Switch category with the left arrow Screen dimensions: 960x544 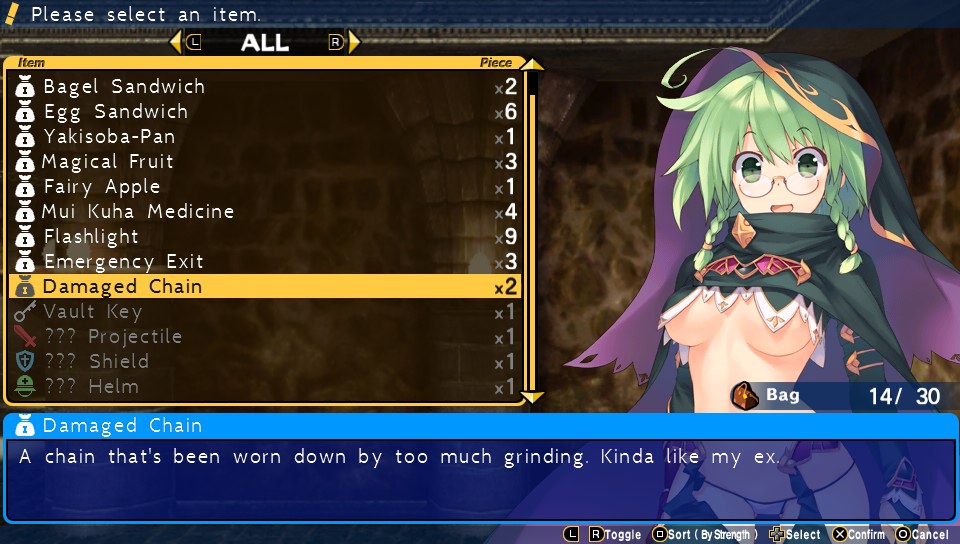pyautogui.click(x=177, y=42)
